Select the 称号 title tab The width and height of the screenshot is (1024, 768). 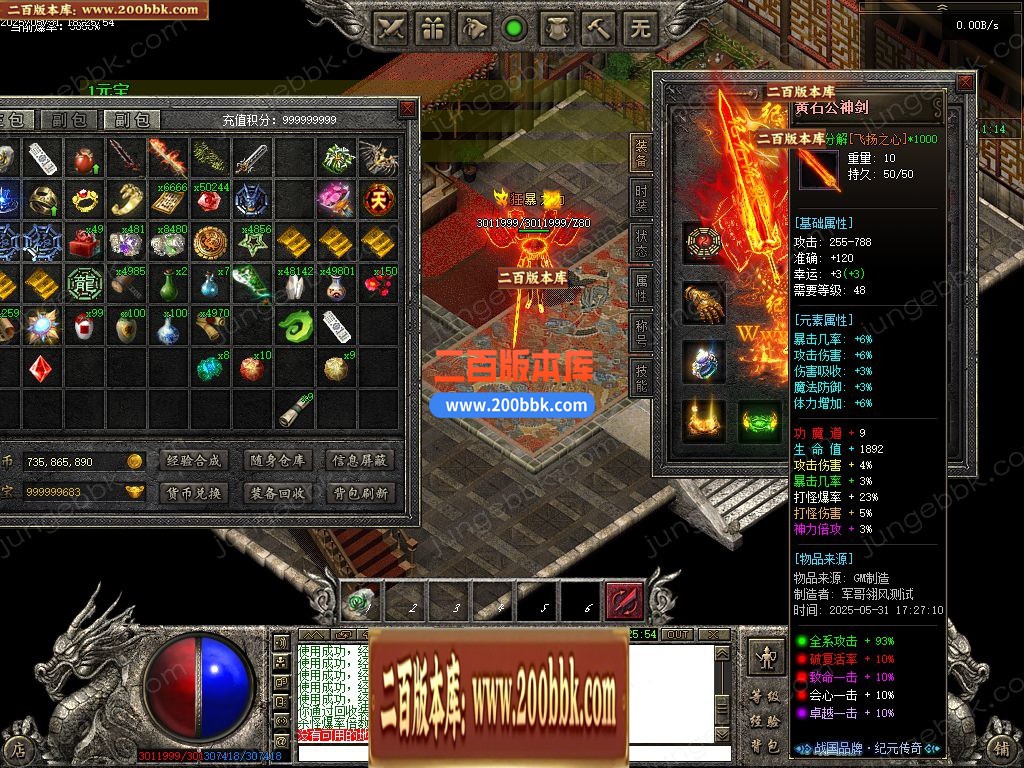[641, 332]
